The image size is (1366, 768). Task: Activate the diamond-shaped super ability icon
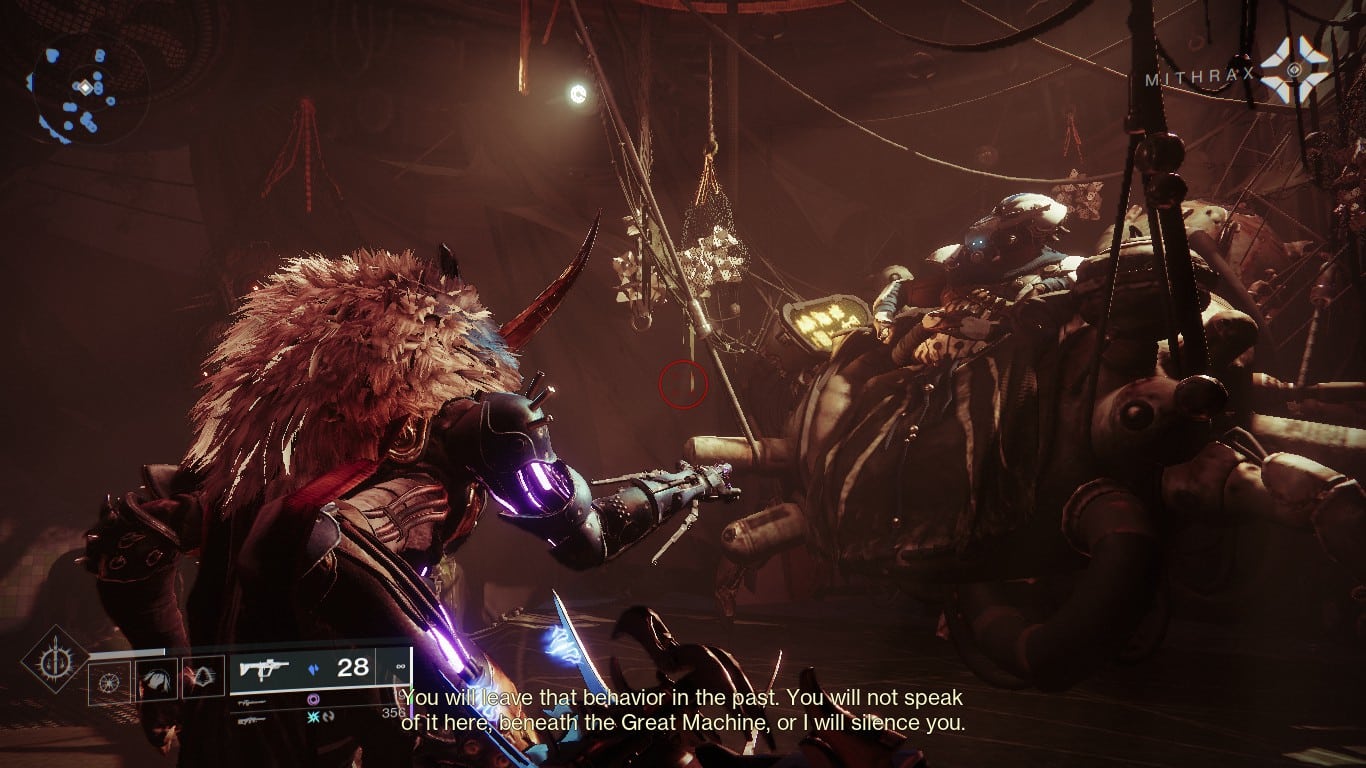tap(54, 660)
